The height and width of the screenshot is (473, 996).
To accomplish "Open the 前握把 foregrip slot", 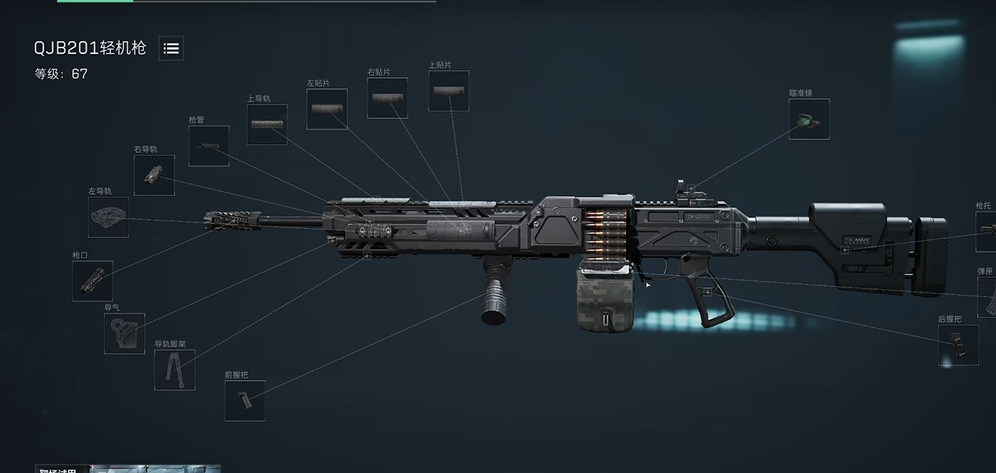I will pyautogui.click(x=244, y=400).
